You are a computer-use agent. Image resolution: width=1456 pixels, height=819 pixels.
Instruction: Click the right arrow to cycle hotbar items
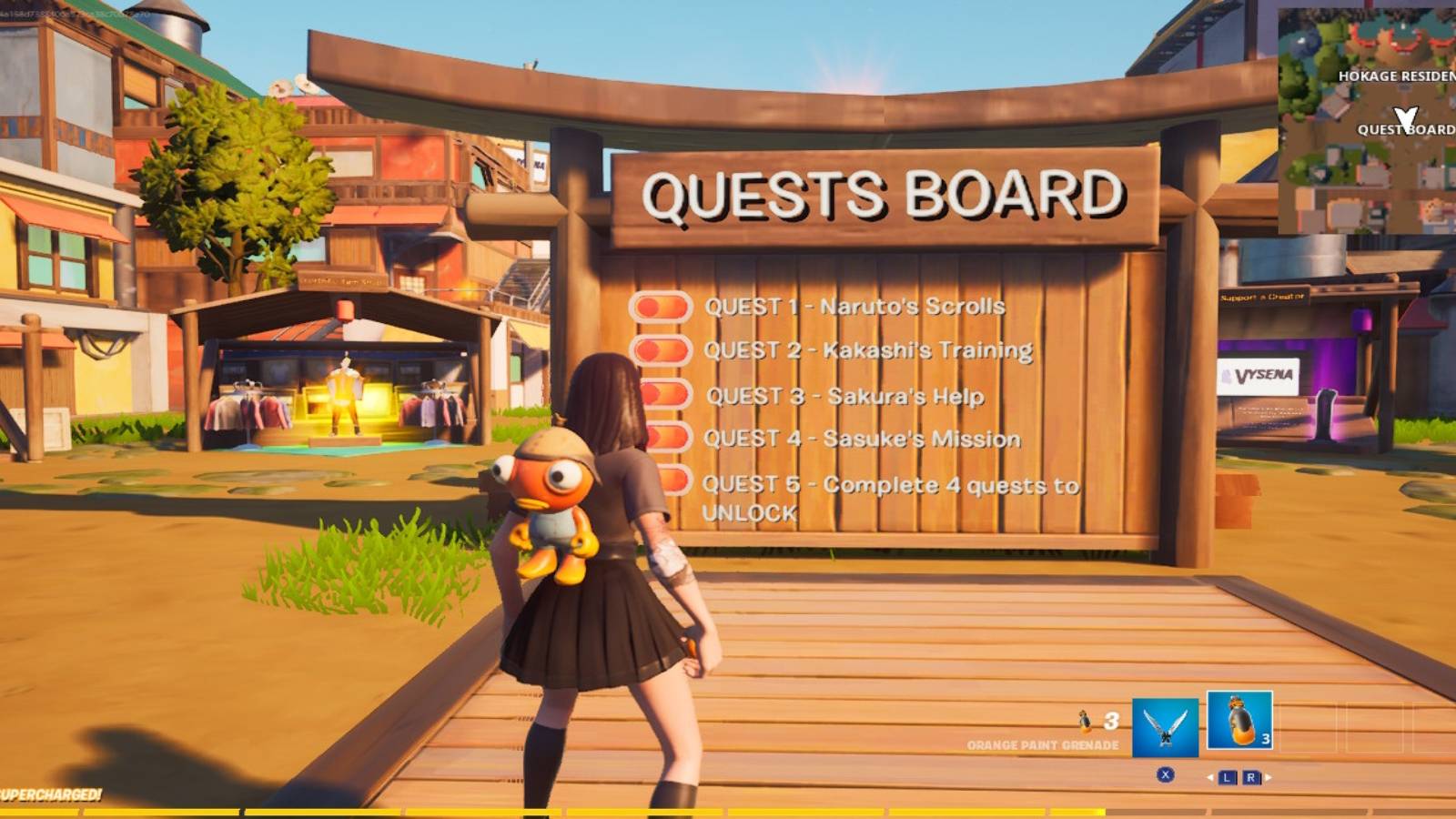click(x=1268, y=775)
